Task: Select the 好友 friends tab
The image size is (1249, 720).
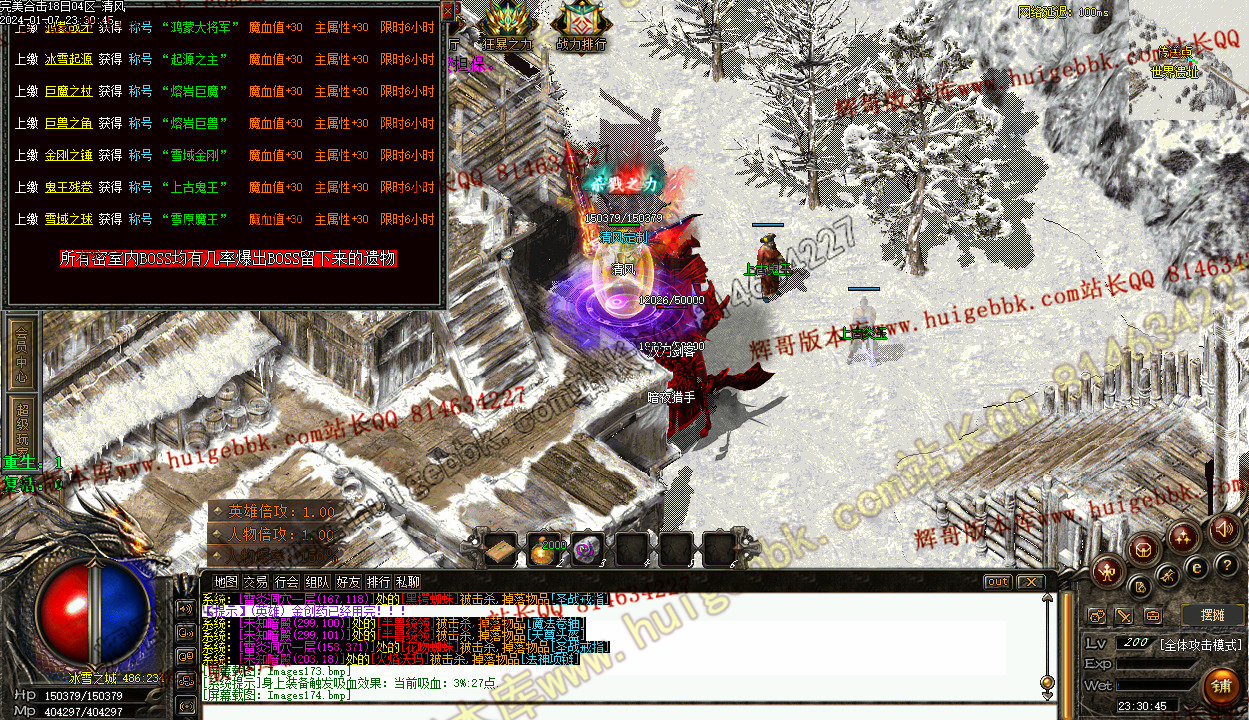Action: (348, 581)
